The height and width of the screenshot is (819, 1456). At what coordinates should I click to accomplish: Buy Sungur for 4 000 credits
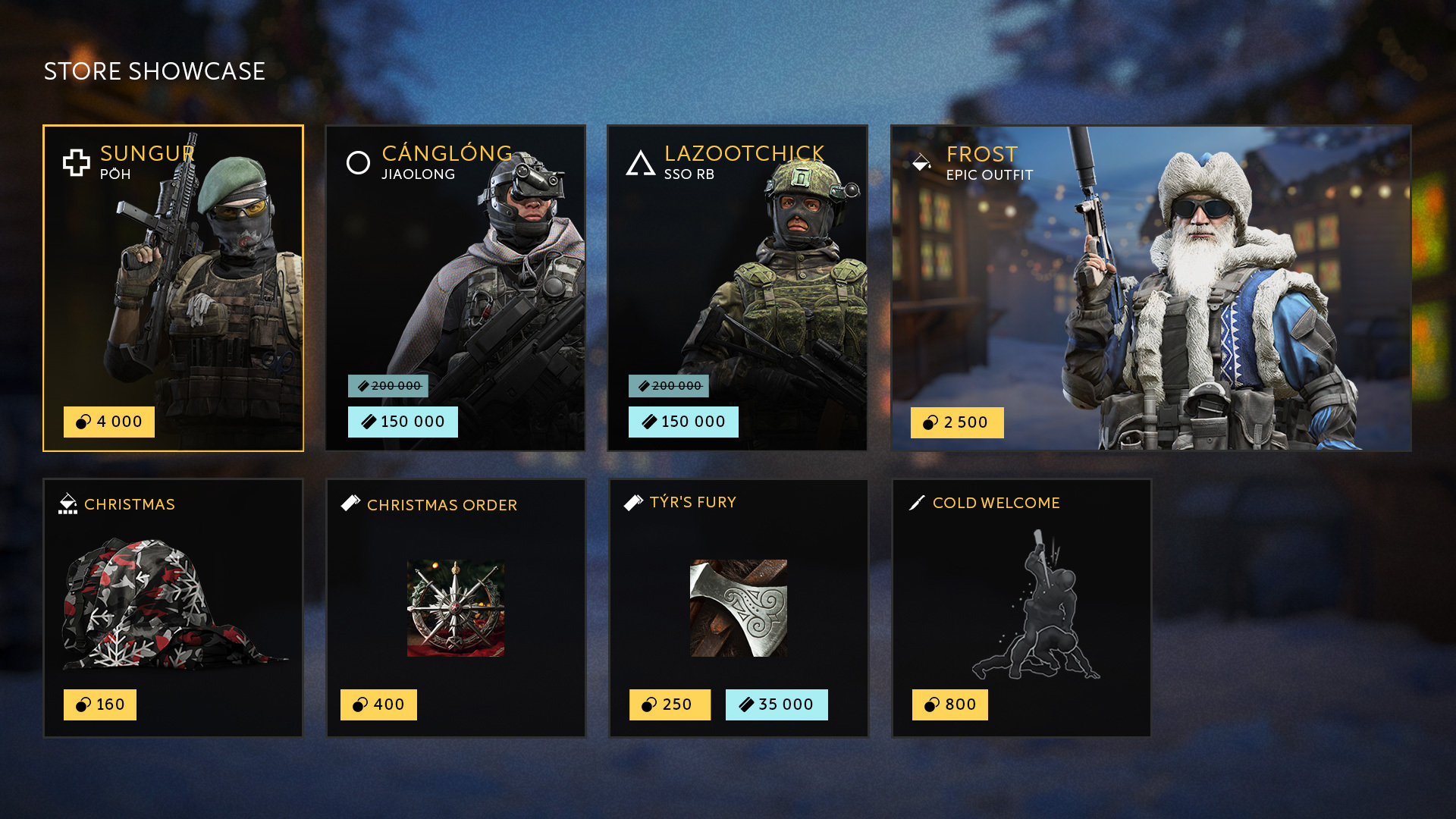click(x=109, y=422)
